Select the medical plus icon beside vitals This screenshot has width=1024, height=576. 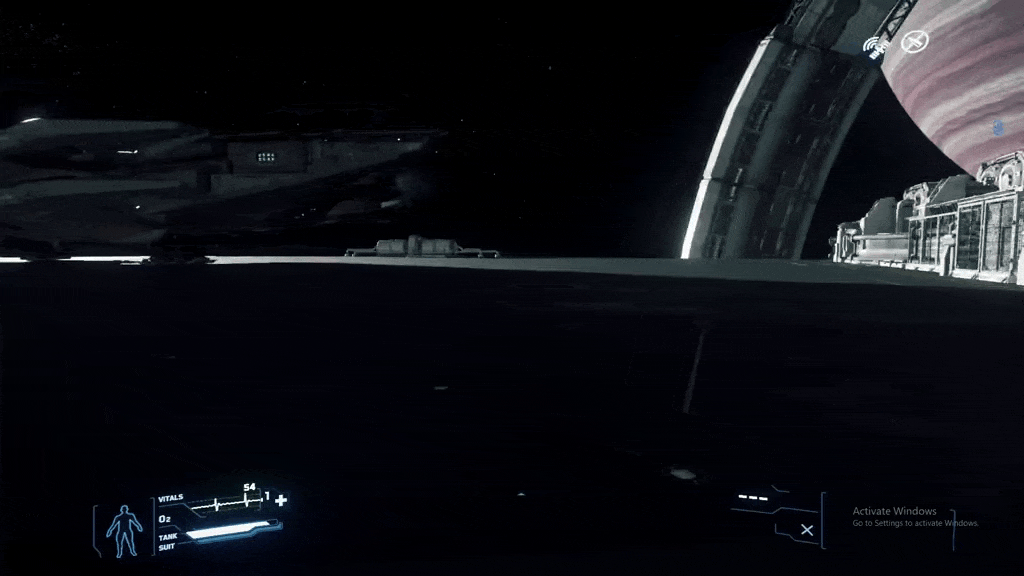point(281,500)
